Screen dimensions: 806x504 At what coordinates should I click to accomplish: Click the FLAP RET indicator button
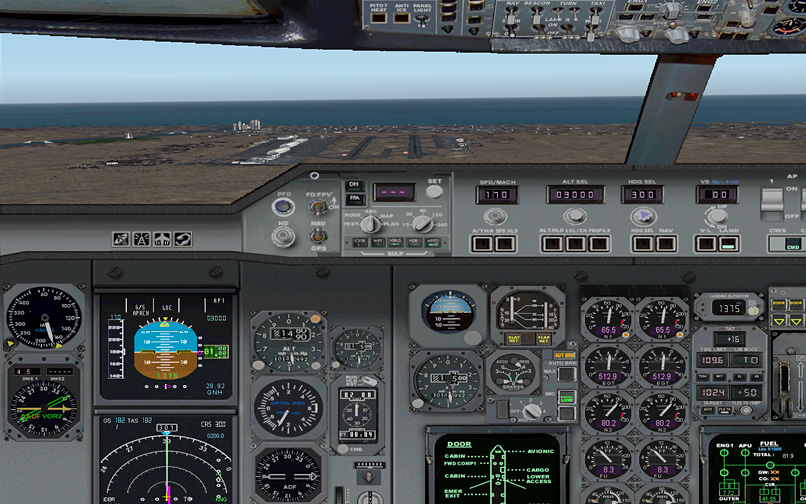(x=543, y=339)
